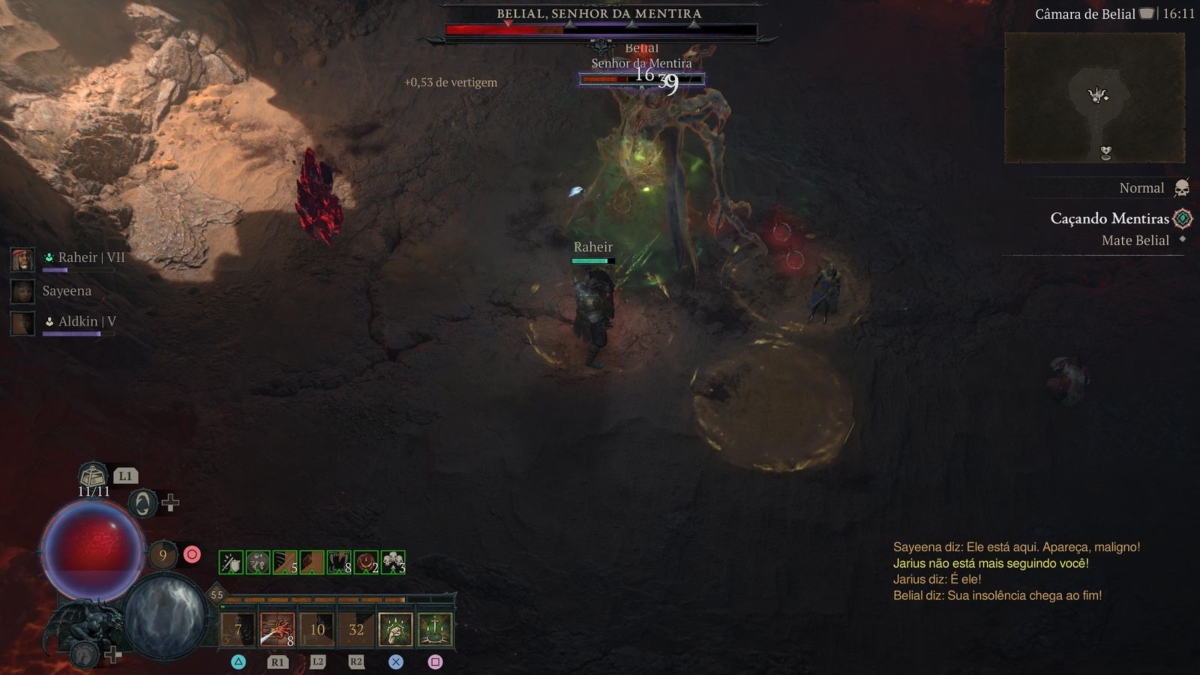Use the healing potion slot showing 9
The width and height of the screenshot is (1200, 675).
click(x=163, y=554)
